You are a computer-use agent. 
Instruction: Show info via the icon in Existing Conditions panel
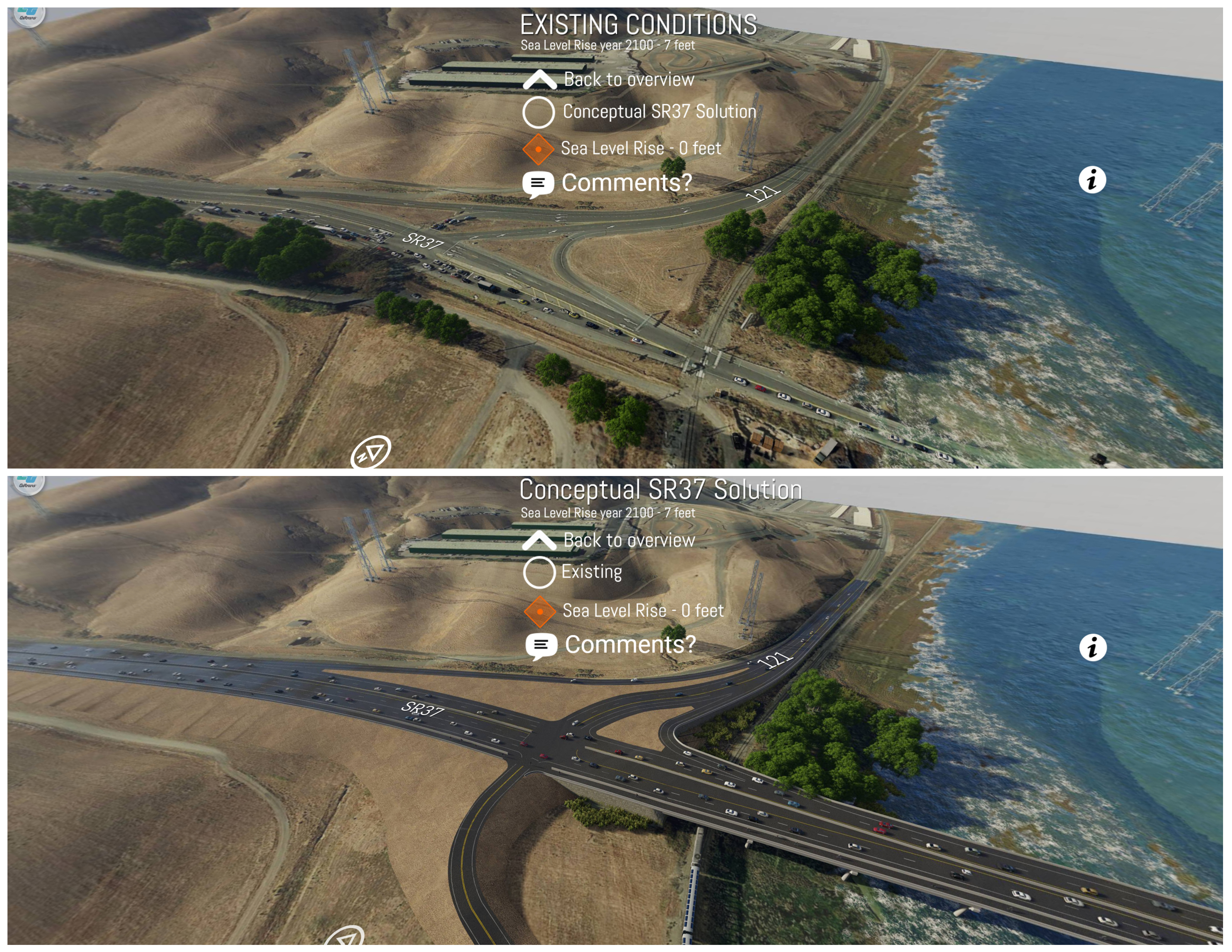point(1092,180)
